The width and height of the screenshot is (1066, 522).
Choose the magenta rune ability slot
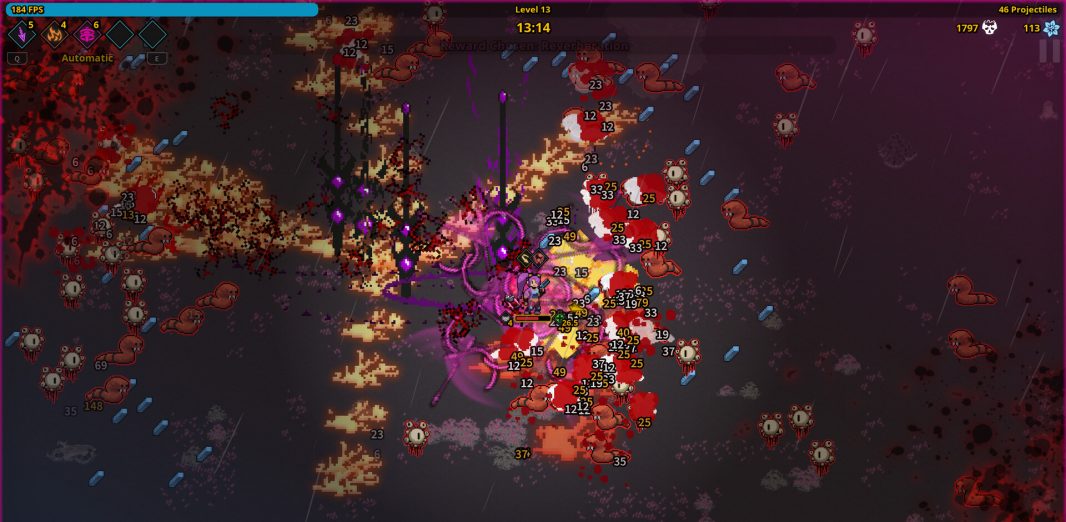coord(87,35)
